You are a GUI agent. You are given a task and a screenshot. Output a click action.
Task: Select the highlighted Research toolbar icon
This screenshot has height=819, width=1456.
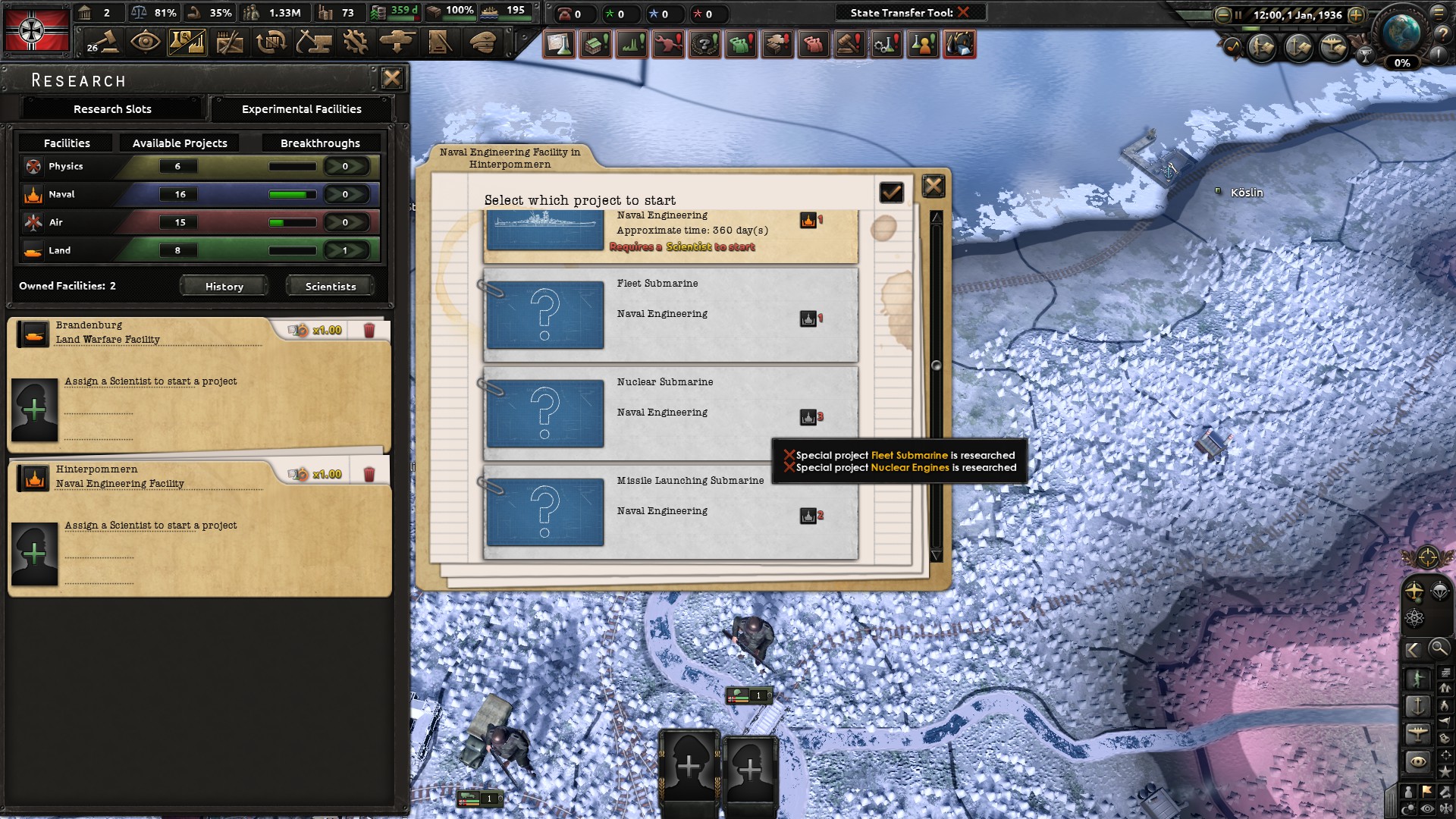(189, 43)
